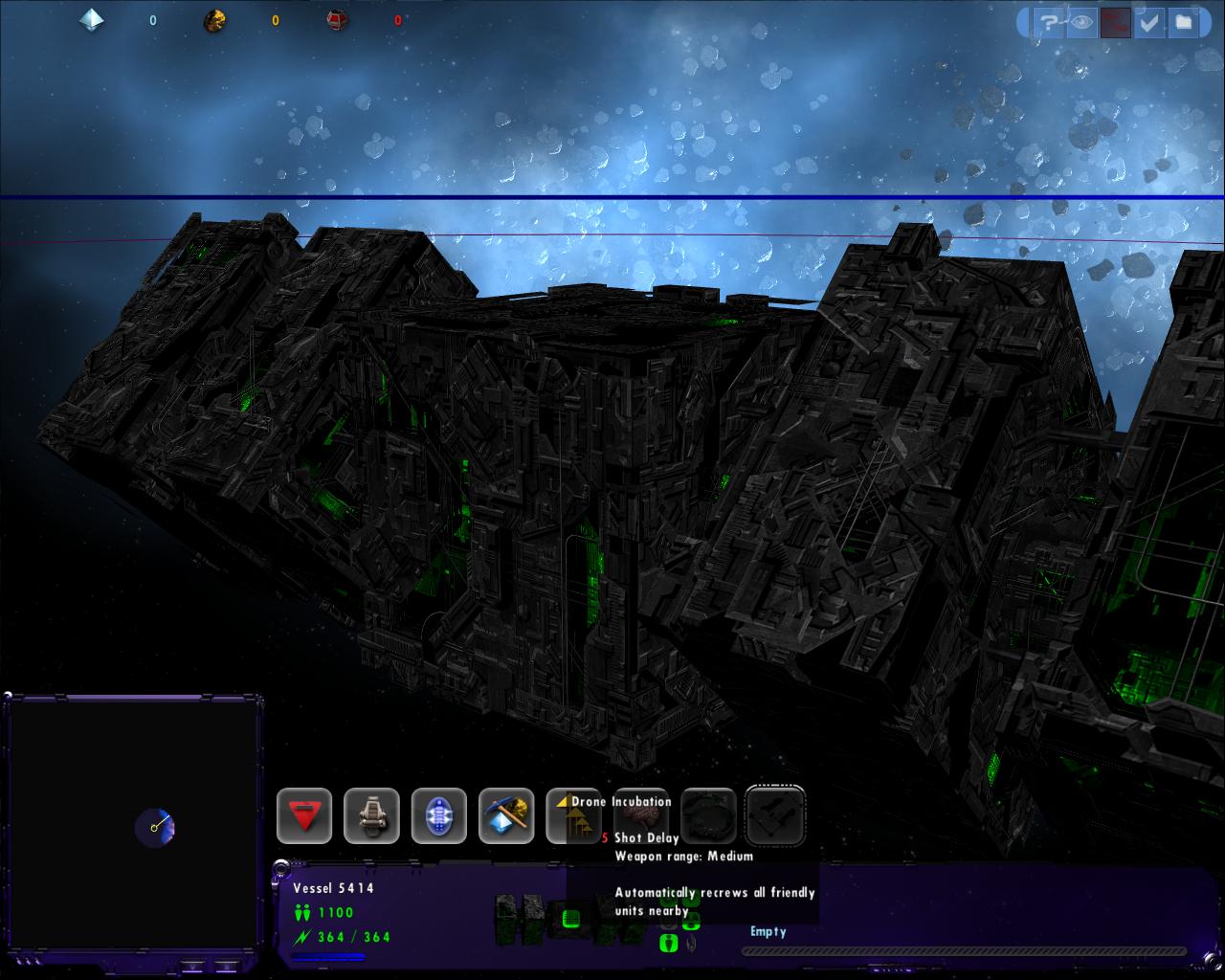Image resolution: width=1225 pixels, height=980 pixels.
Task: Click the red downward triangle command button
Action: coord(304,815)
